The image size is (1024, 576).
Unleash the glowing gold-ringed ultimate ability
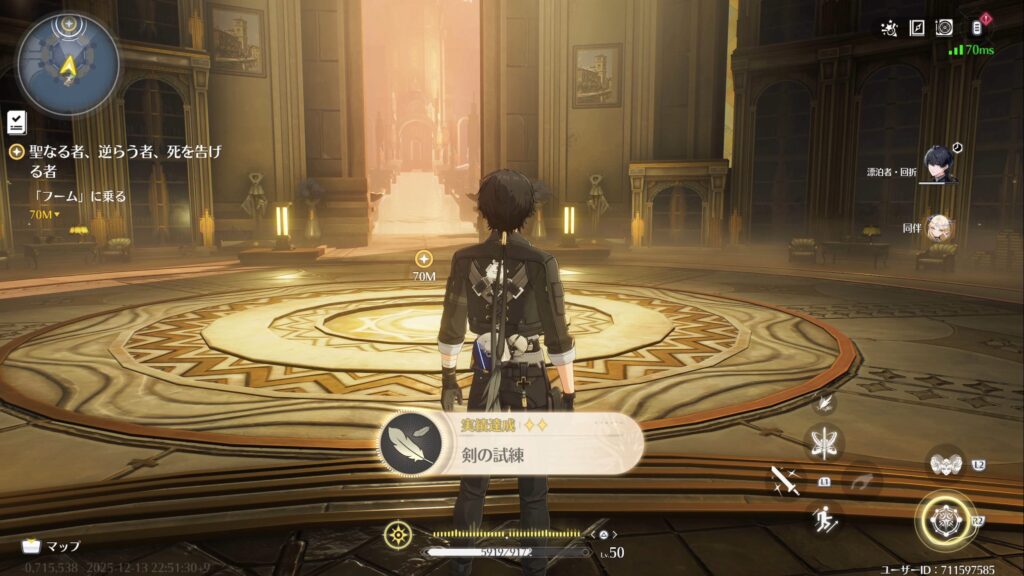(944, 520)
